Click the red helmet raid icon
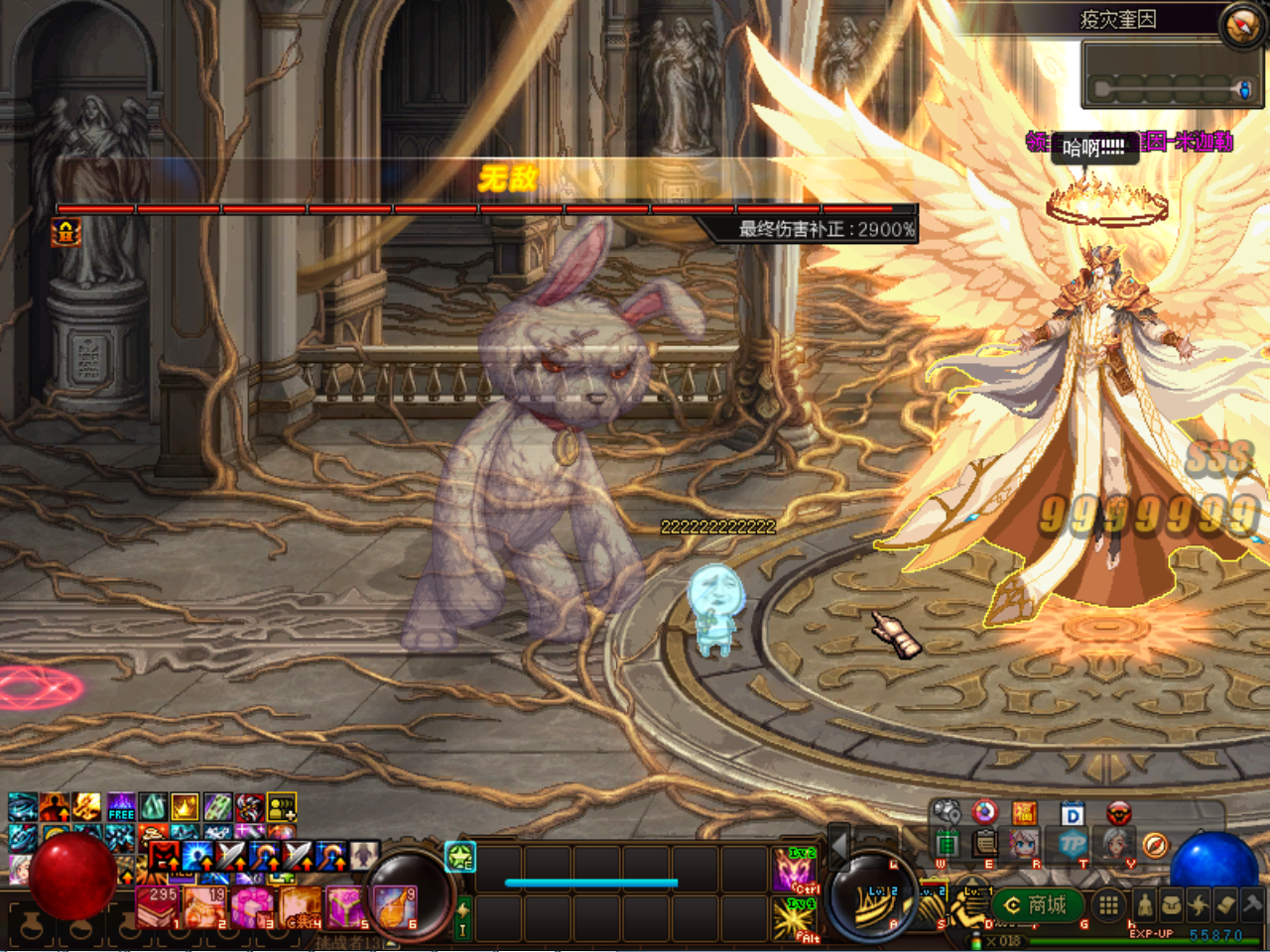This screenshot has height=952, width=1270. 1118,813
